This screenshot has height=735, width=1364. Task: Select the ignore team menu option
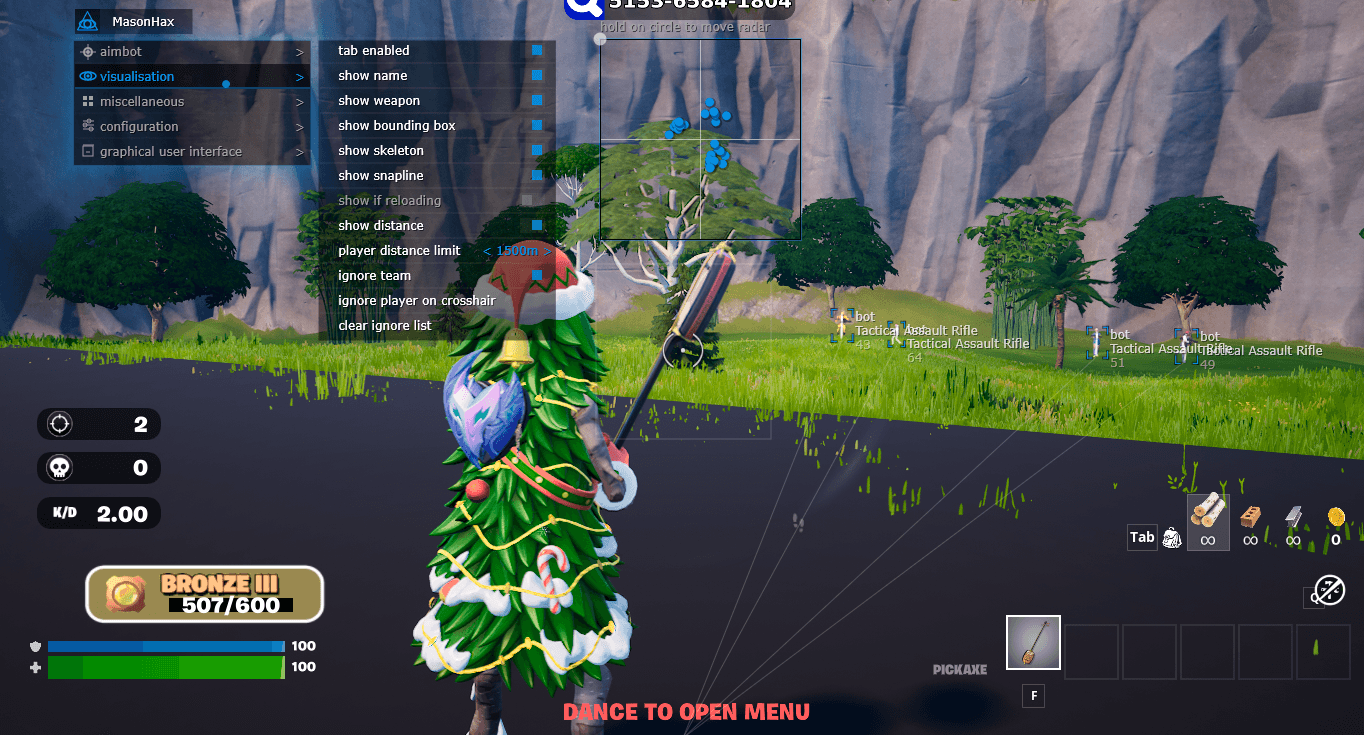(x=375, y=275)
